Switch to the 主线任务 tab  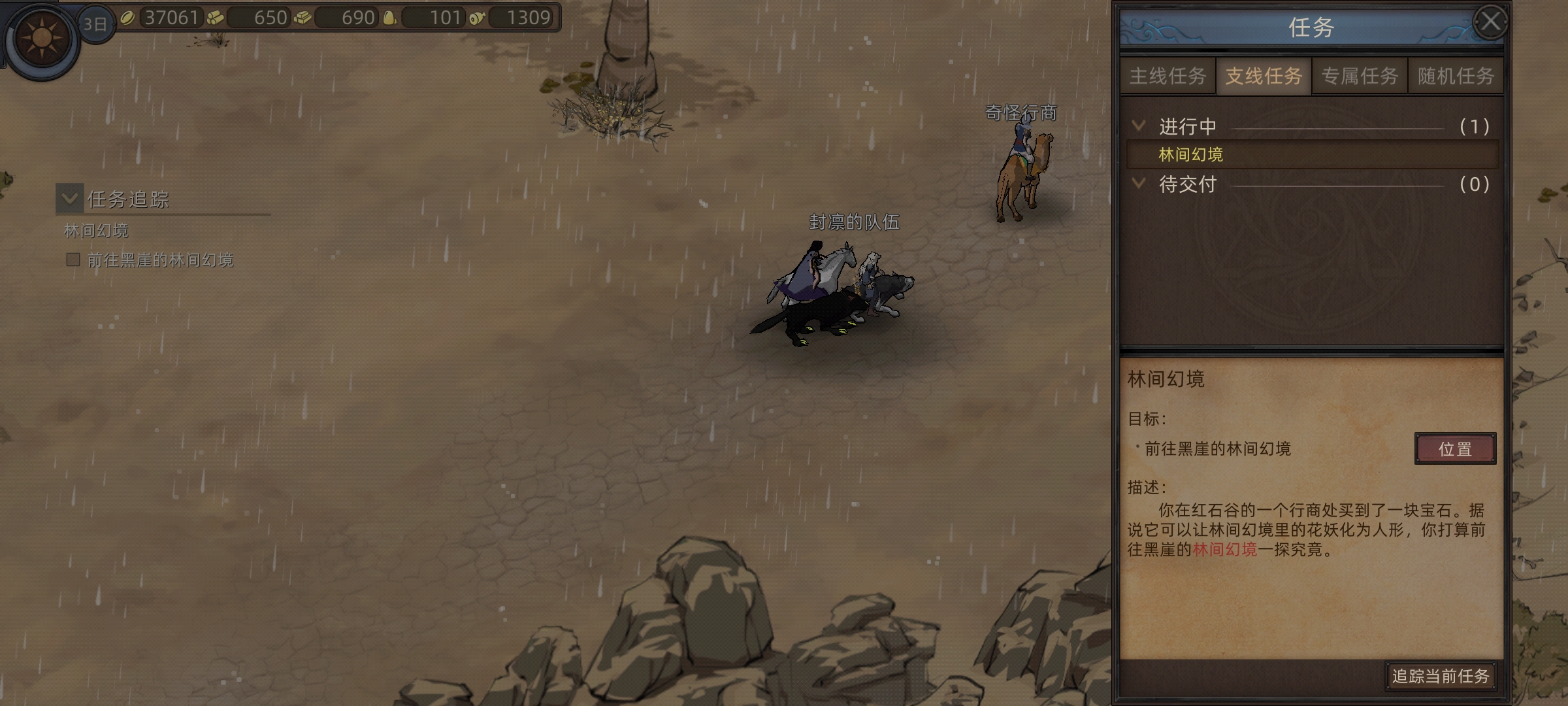(x=1168, y=76)
